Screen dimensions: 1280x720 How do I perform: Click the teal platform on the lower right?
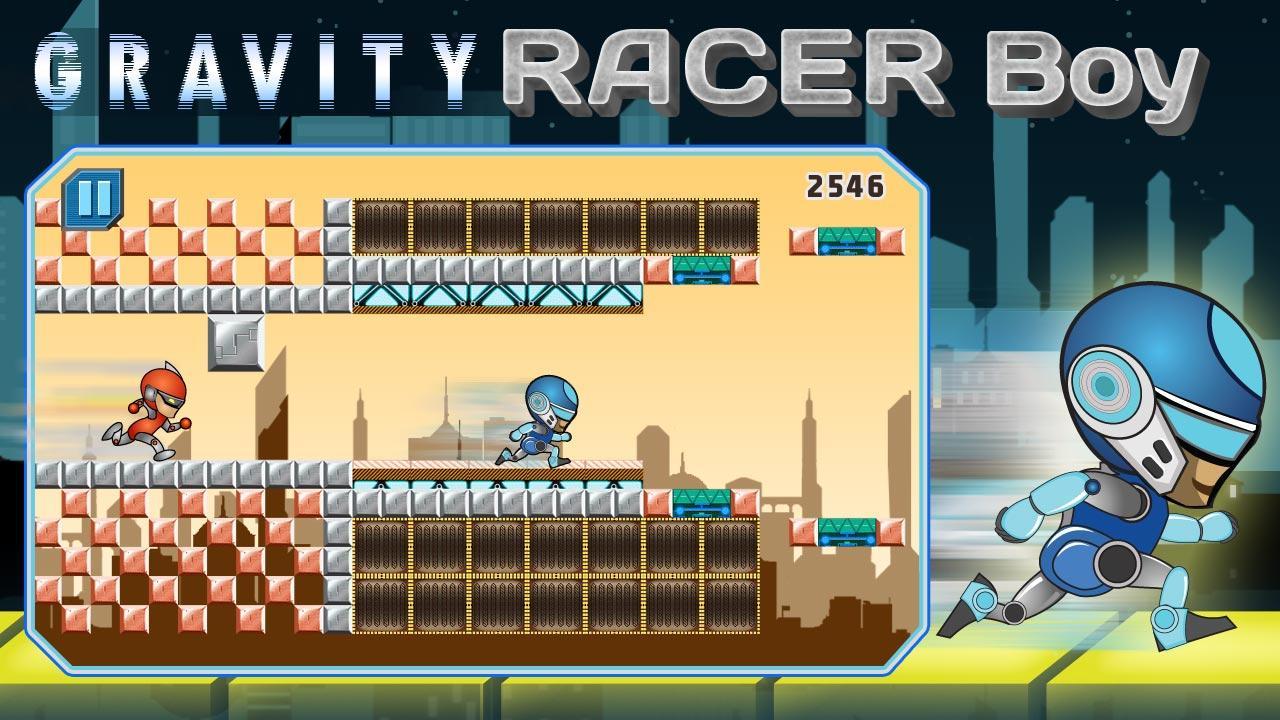click(x=845, y=530)
